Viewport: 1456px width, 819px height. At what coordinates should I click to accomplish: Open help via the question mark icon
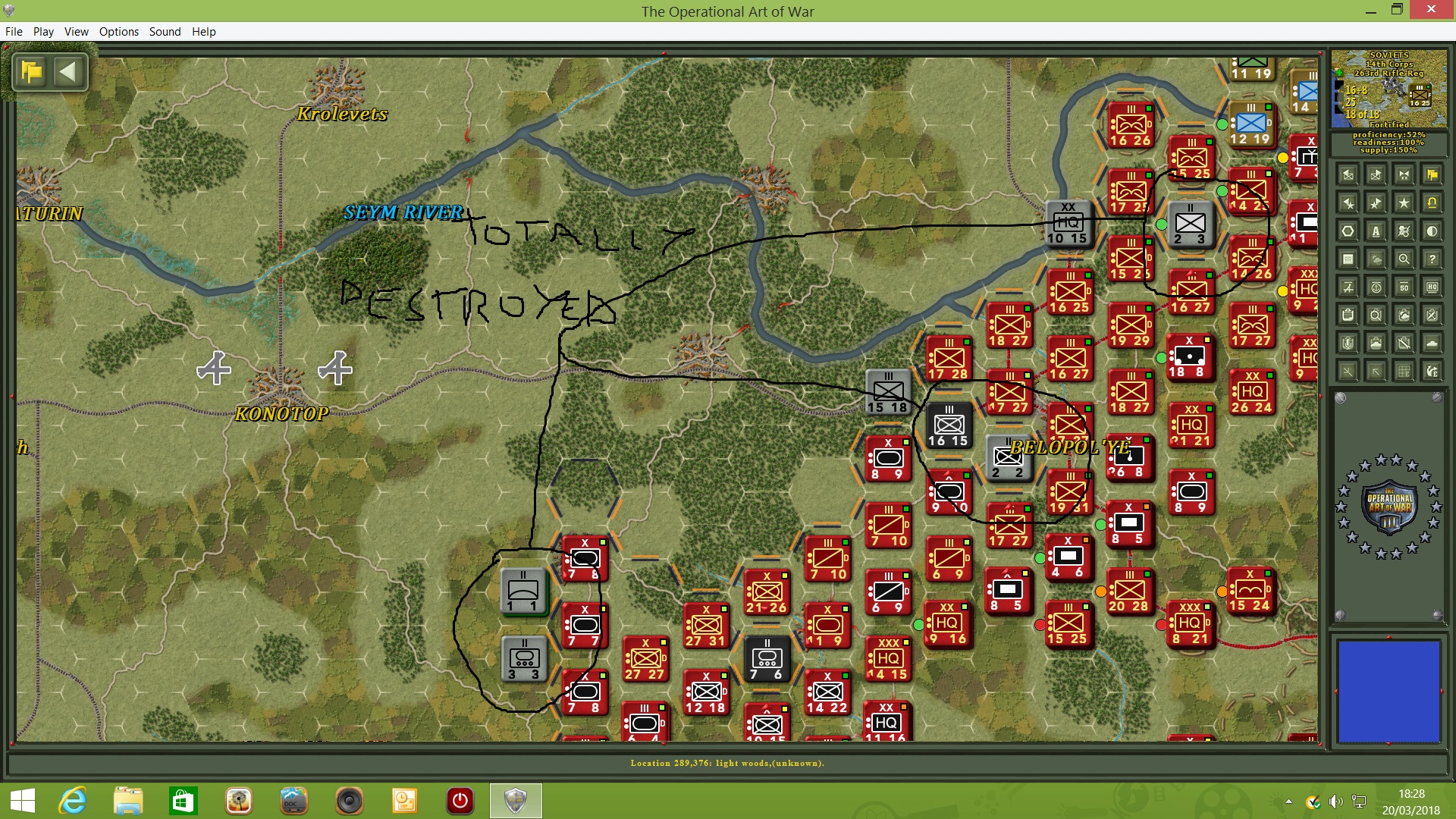click(x=1432, y=258)
